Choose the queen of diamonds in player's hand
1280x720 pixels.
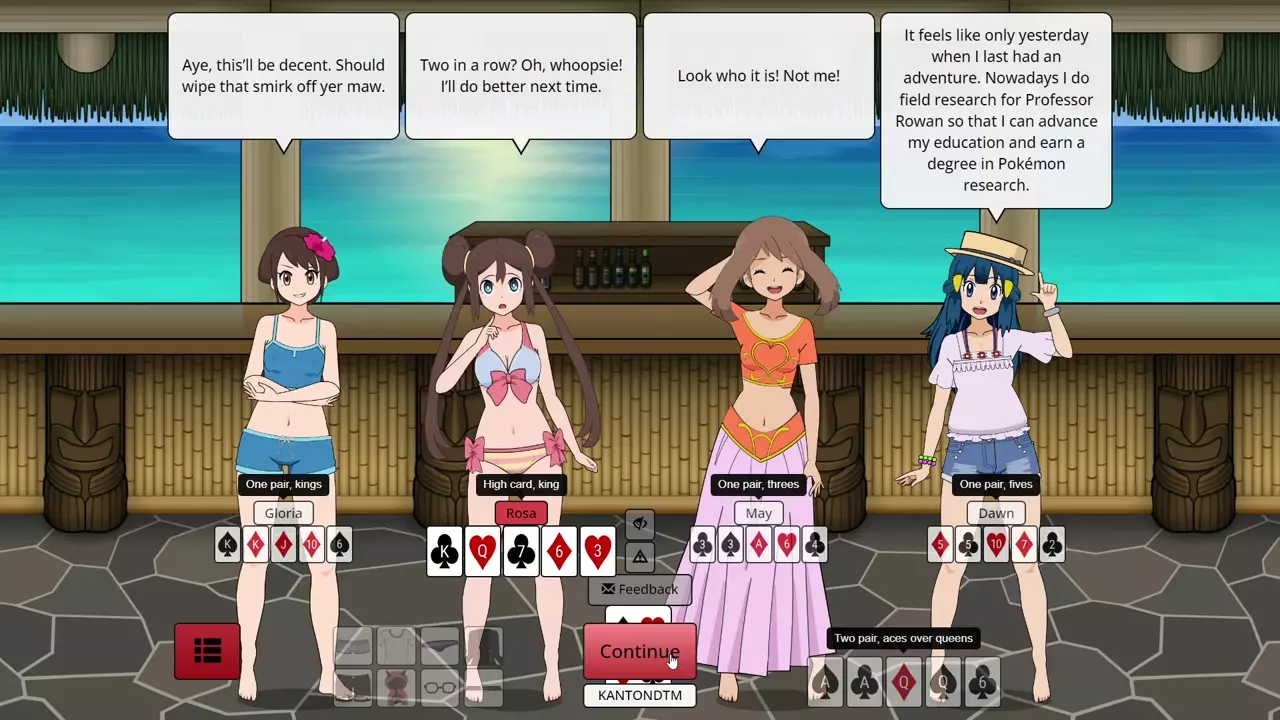904,682
